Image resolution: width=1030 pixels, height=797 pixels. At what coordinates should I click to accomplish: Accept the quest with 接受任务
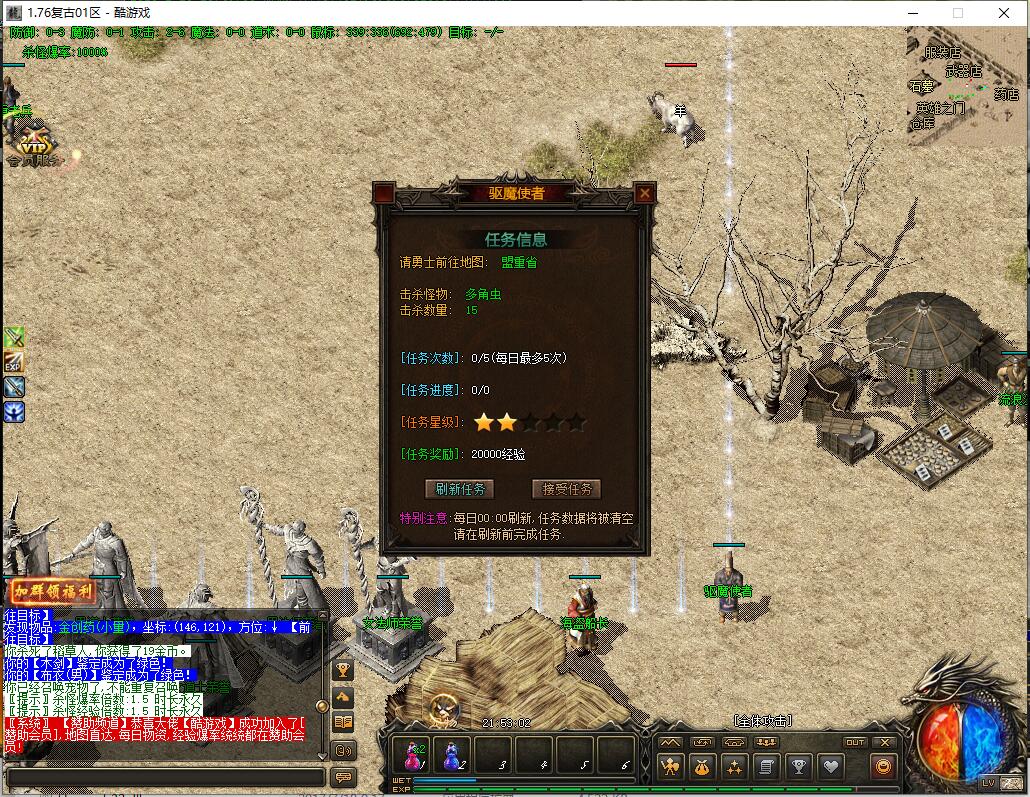click(x=566, y=489)
